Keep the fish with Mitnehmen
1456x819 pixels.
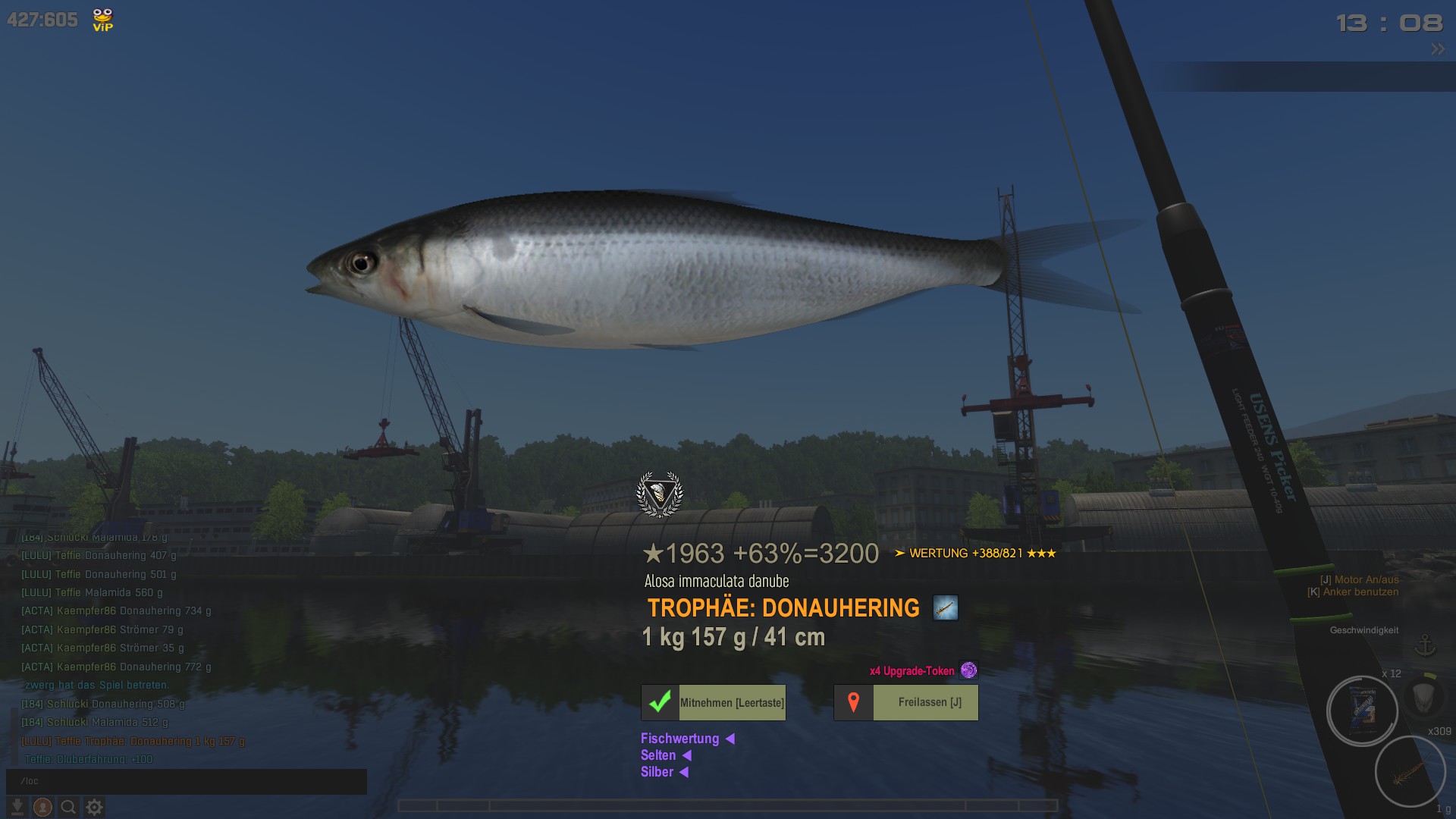pyautogui.click(x=714, y=702)
